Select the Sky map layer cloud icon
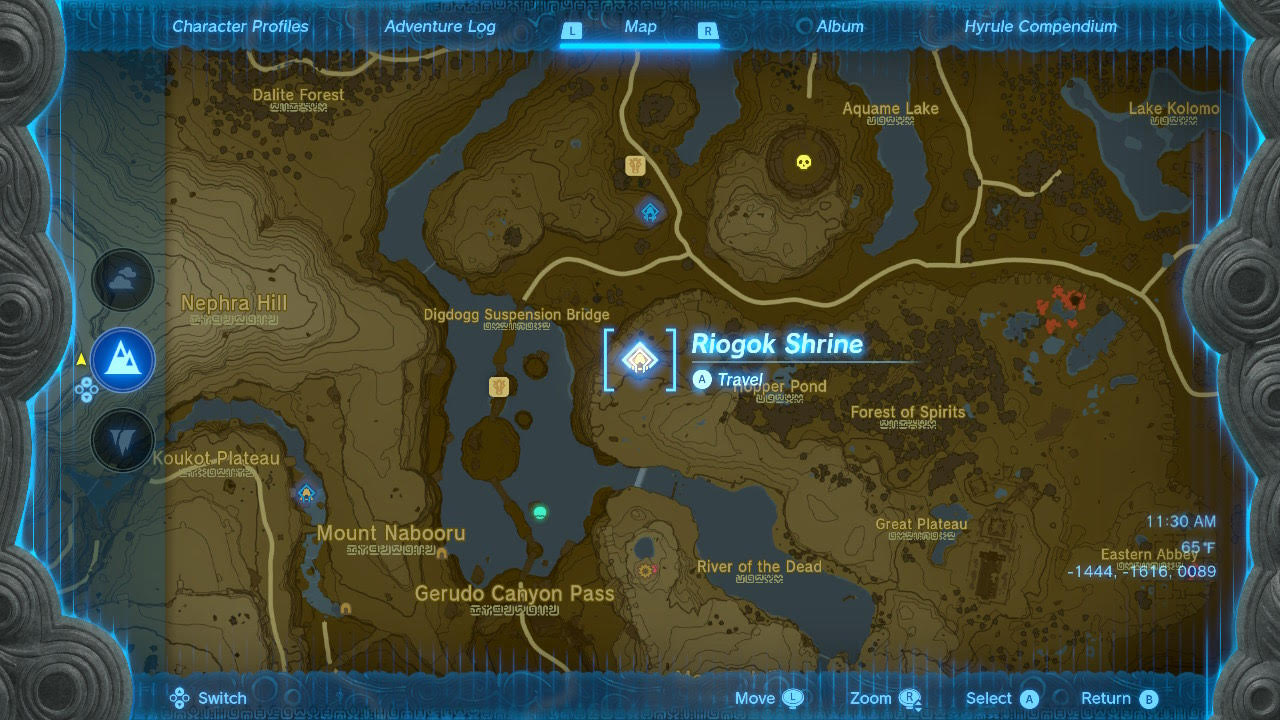Image resolution: width=1280 pixels, height=720 pixels. click(x=122, y=280)
